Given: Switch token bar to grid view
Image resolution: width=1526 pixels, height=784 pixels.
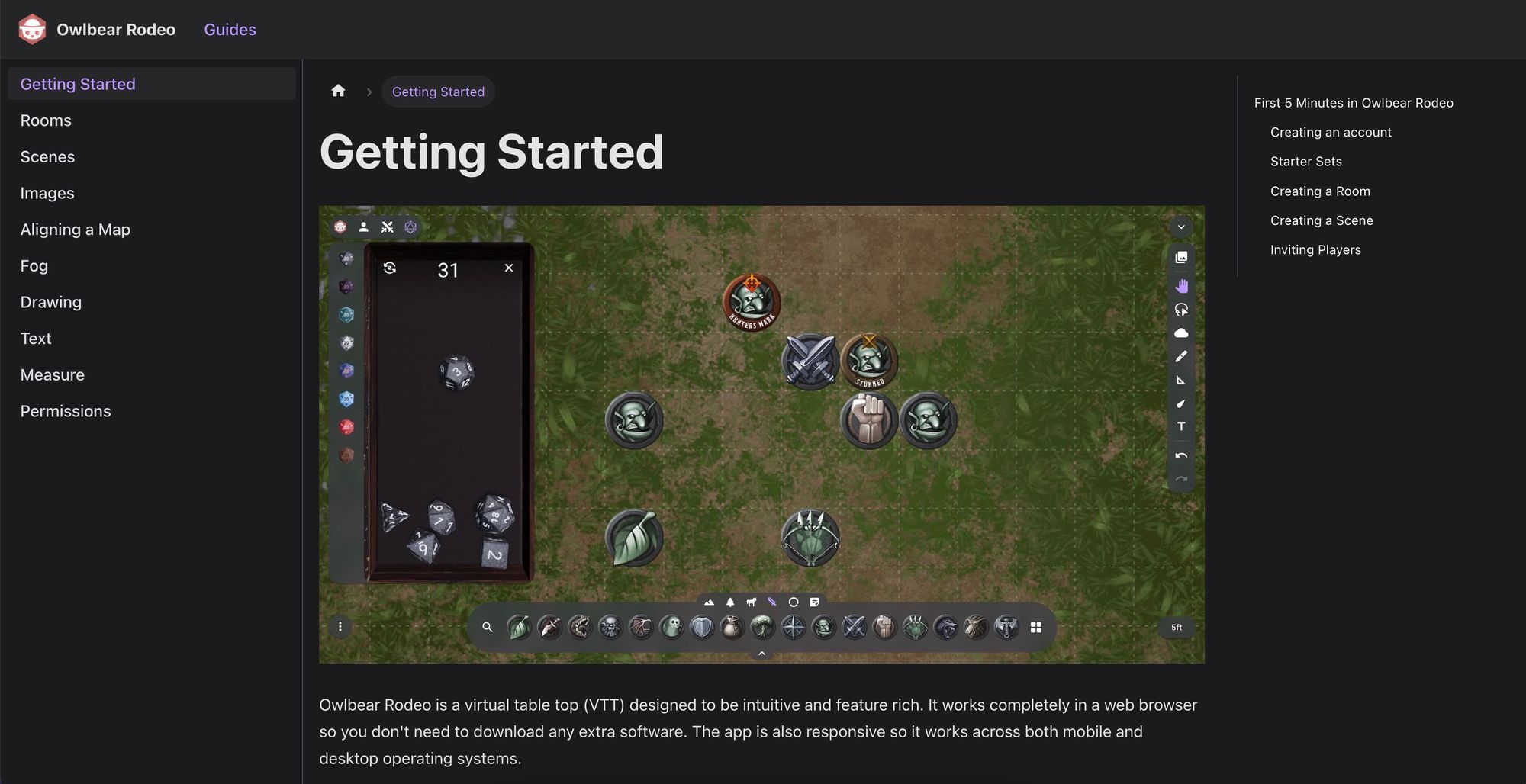Looking at the screenshot, I should pyautogui.click(x=1037, y=627).
